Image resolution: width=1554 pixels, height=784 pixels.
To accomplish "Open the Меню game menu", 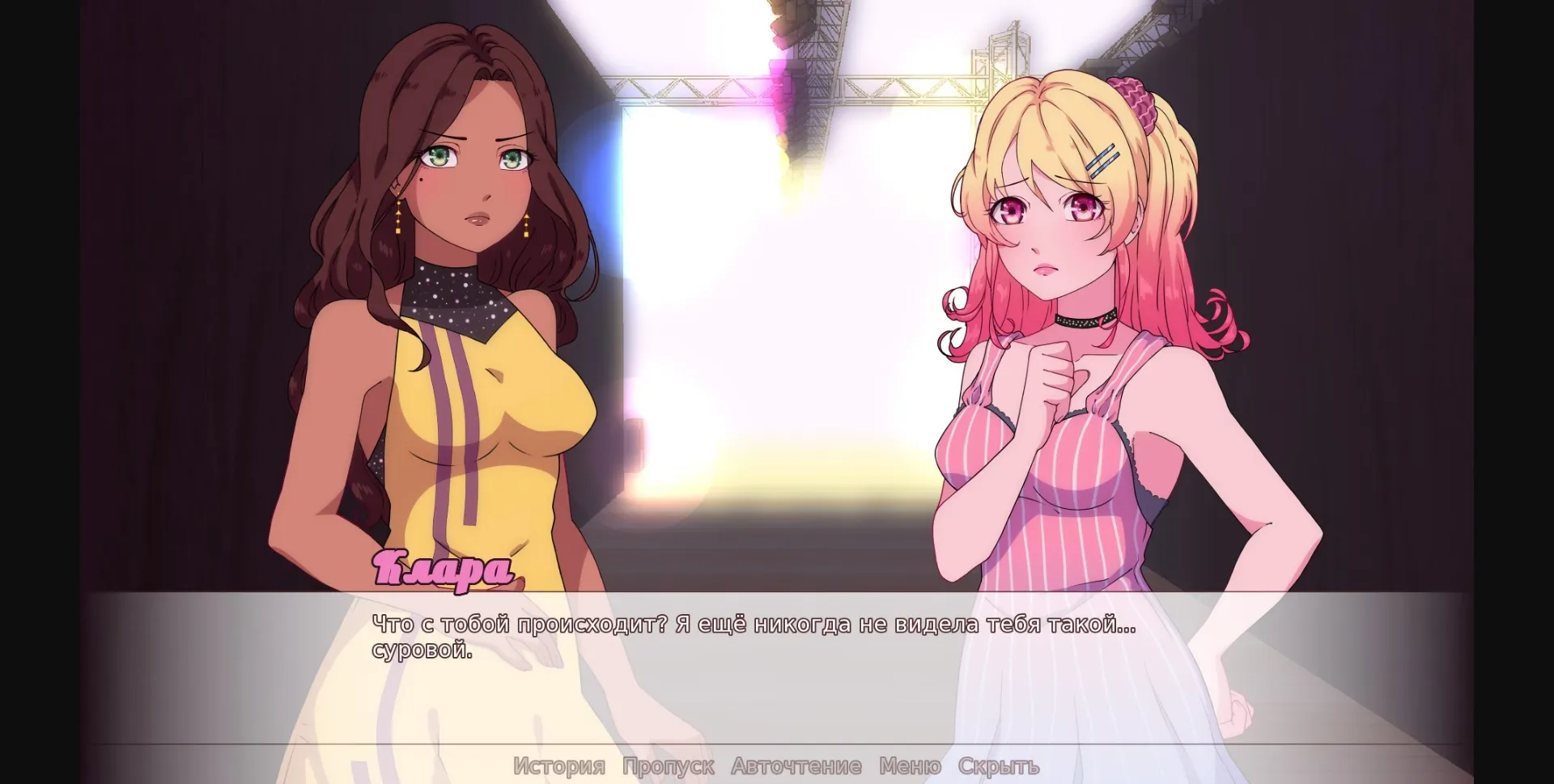I will point(909,765).
